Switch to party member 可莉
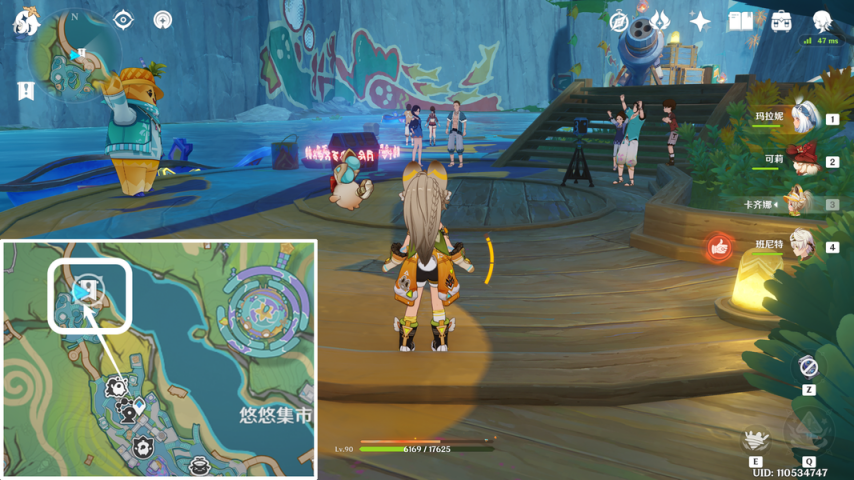 coord(801,160)
